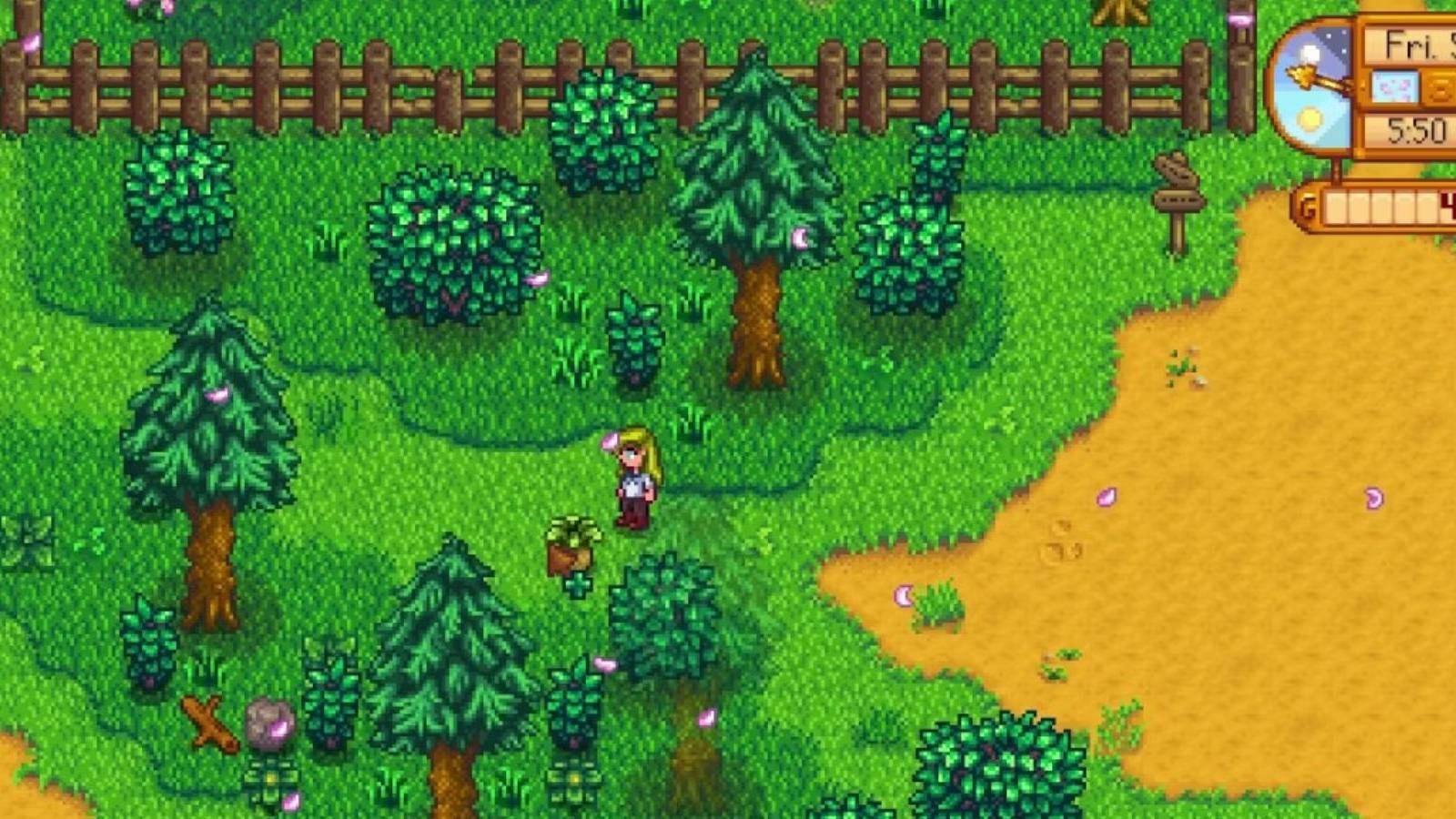Screen dimensions: 1456x819
Task: Click the G coin symbol on the gold bar
Action: pyautogui.click(x=1307, y=207)
